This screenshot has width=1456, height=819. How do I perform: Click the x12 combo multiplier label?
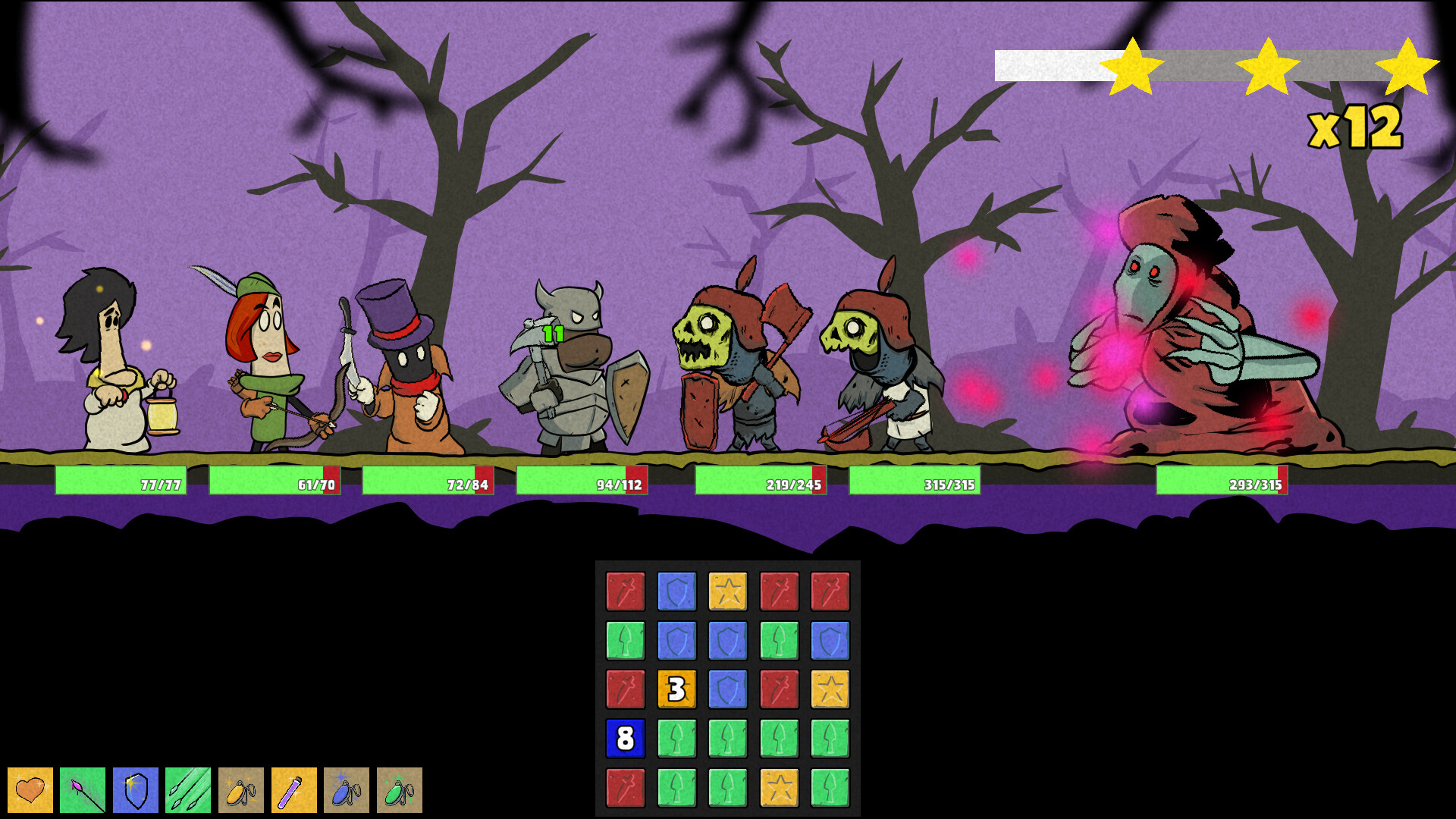pyautogui.click(x=1357, y=129)
